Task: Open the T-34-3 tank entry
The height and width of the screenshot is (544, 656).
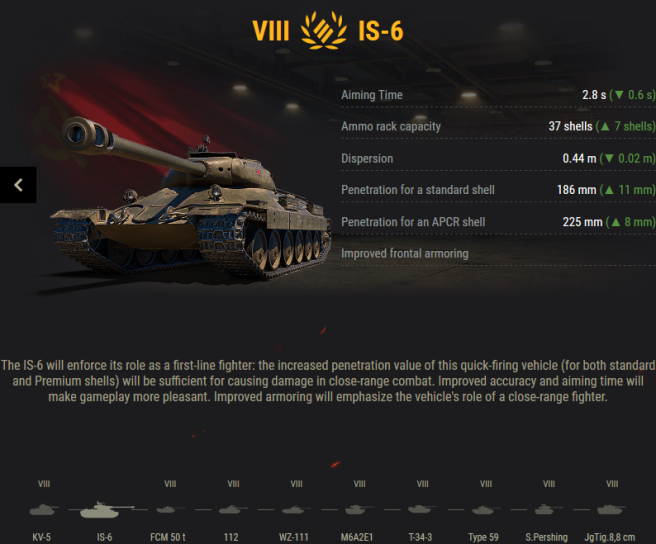Action: 422,509
